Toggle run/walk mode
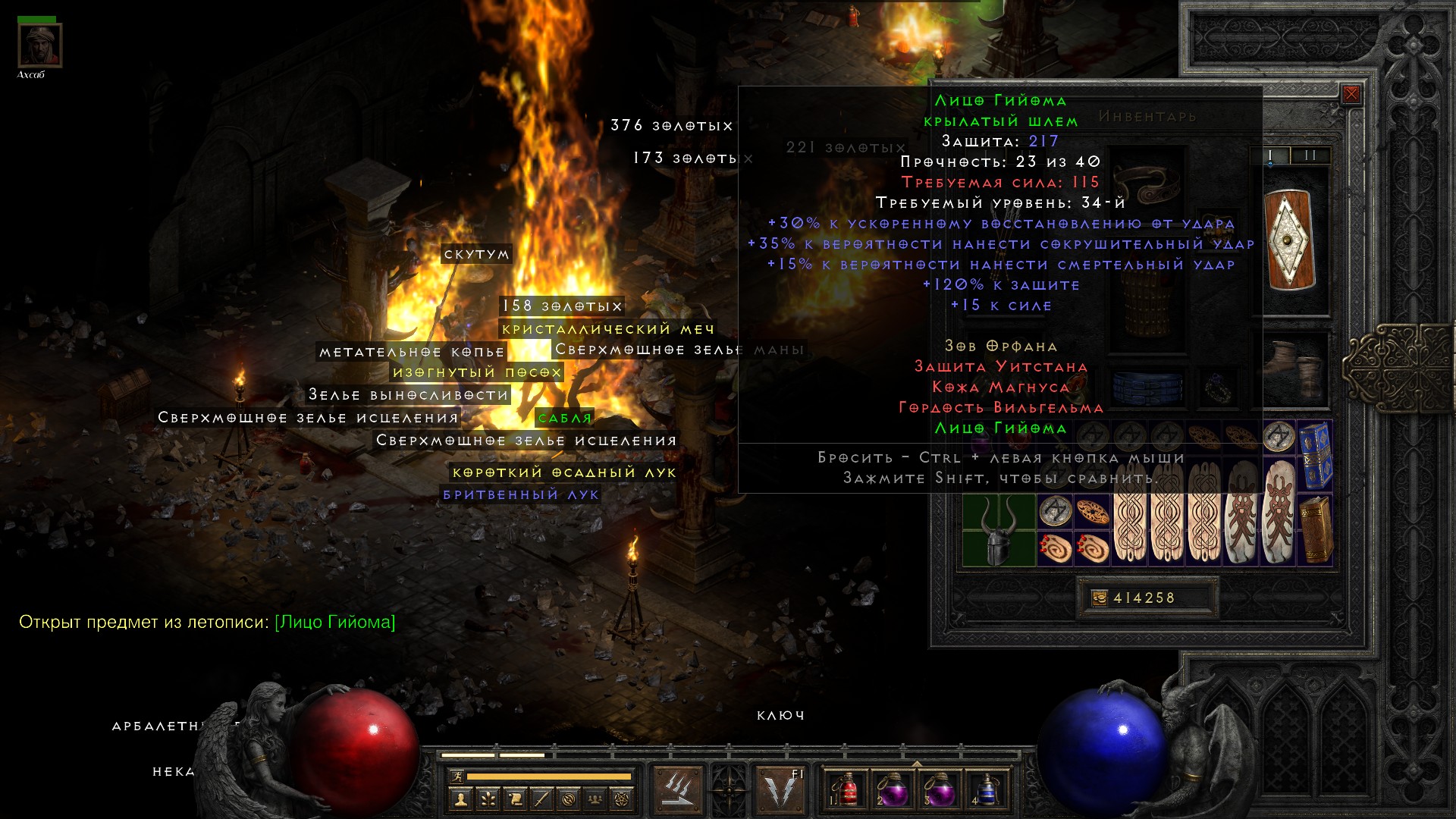Screen dimensions: 1456x819 click(x=457, y=777)
